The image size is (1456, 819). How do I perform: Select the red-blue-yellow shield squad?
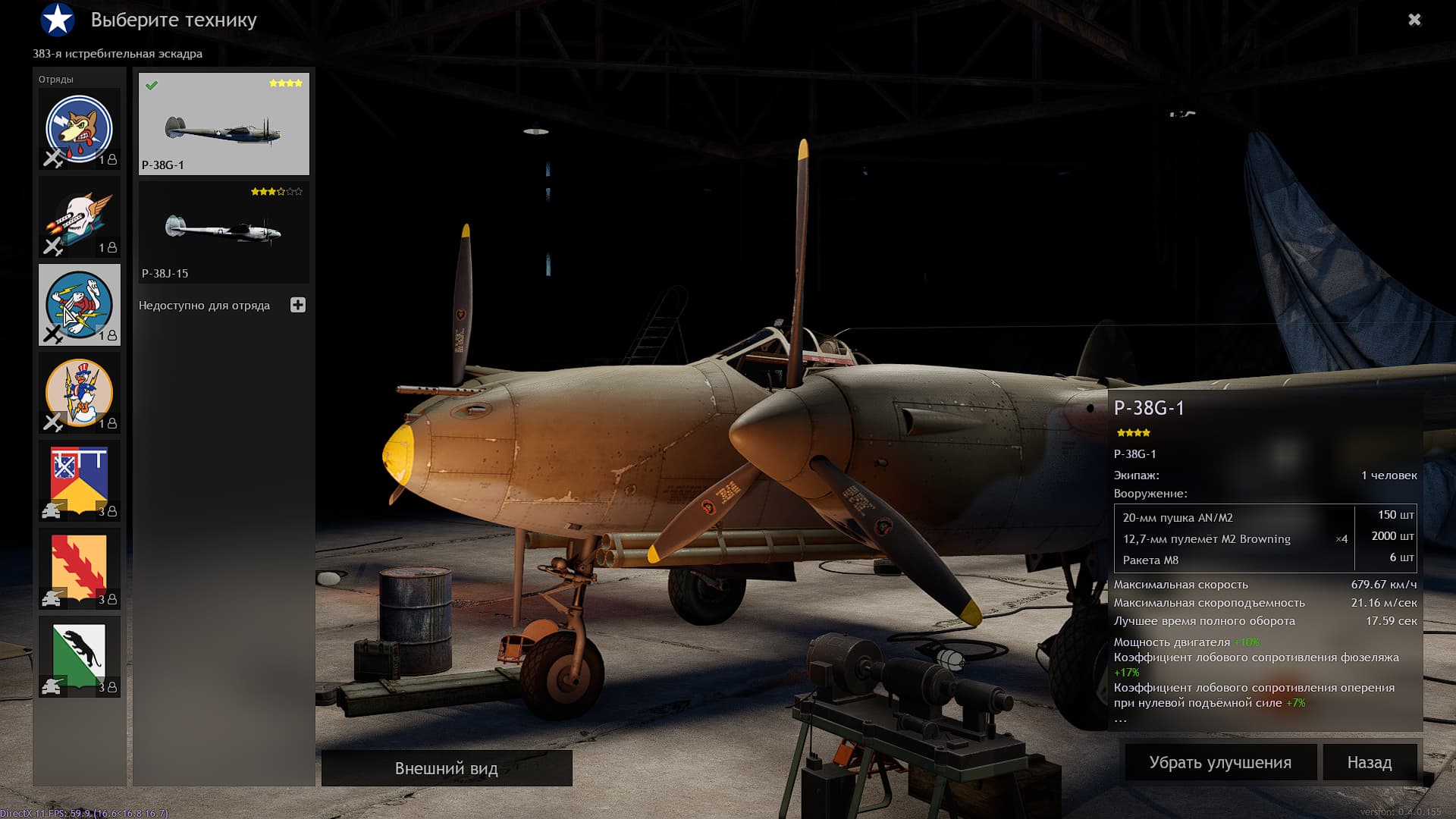coord(80,481)
